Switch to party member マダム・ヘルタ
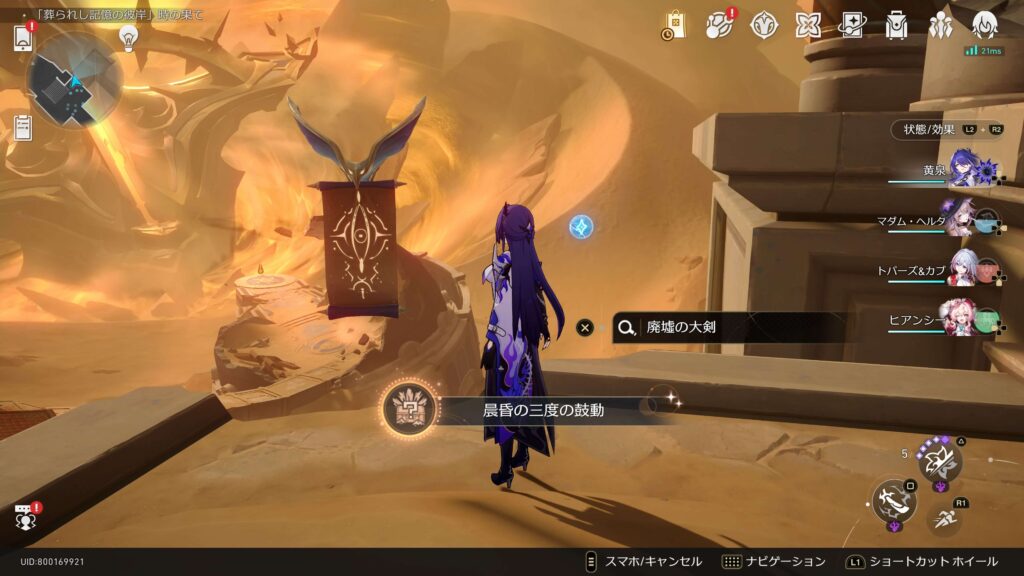Image resolution: width=1024 pixels, height=576 pixels. 962,219
